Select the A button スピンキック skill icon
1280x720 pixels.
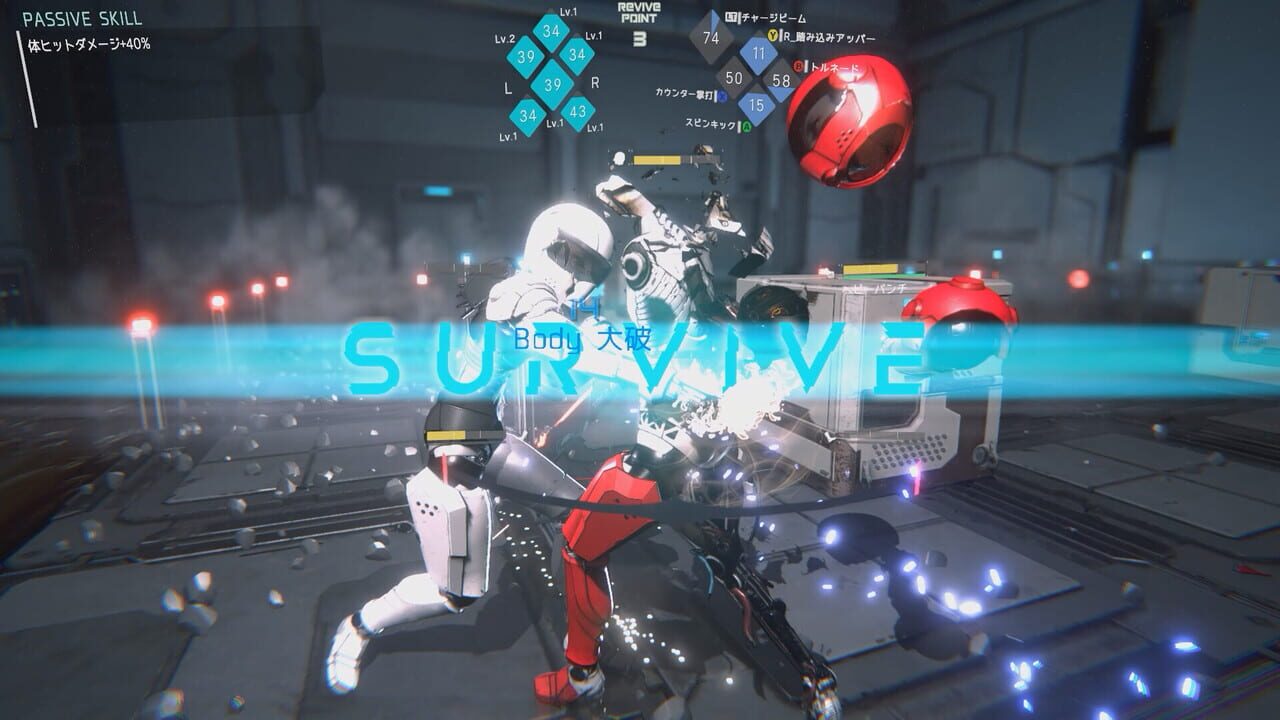click(746, 125)
